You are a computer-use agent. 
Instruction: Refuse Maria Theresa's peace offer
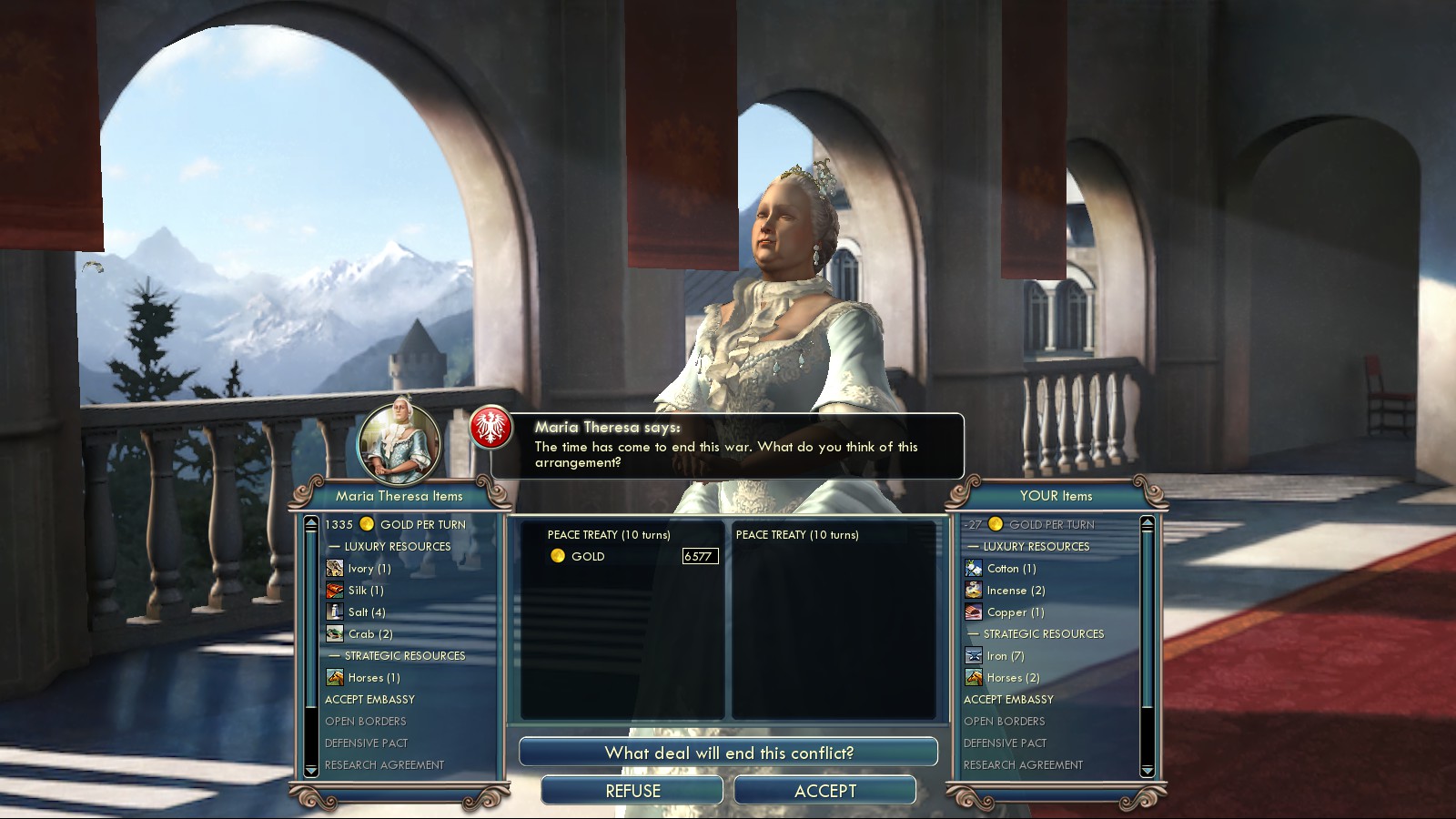point(632,791)
